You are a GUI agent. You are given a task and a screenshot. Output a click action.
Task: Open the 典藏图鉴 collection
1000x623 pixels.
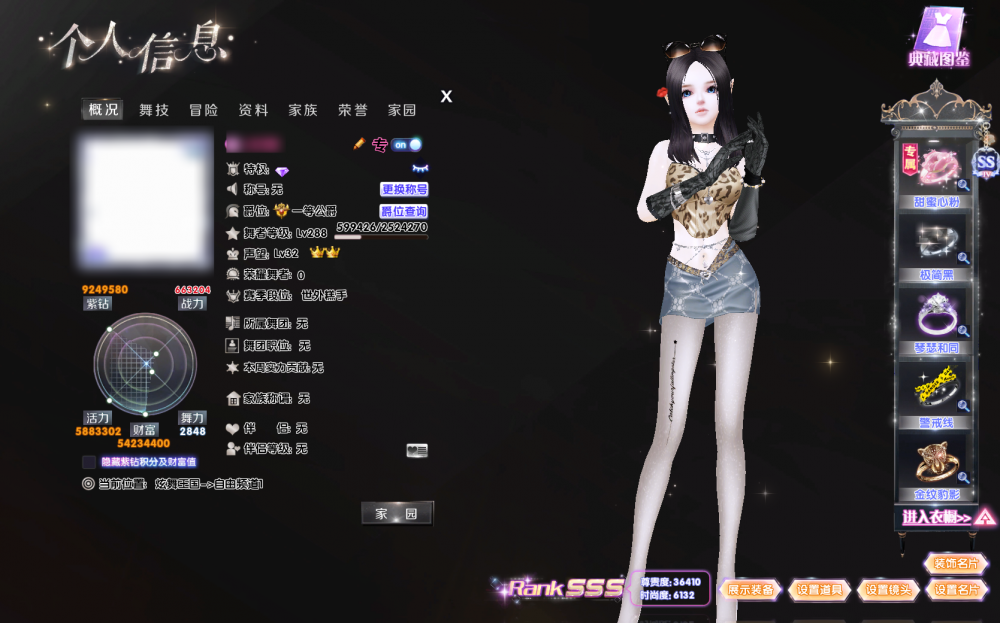pyautogui.click(x=939, y=40)
